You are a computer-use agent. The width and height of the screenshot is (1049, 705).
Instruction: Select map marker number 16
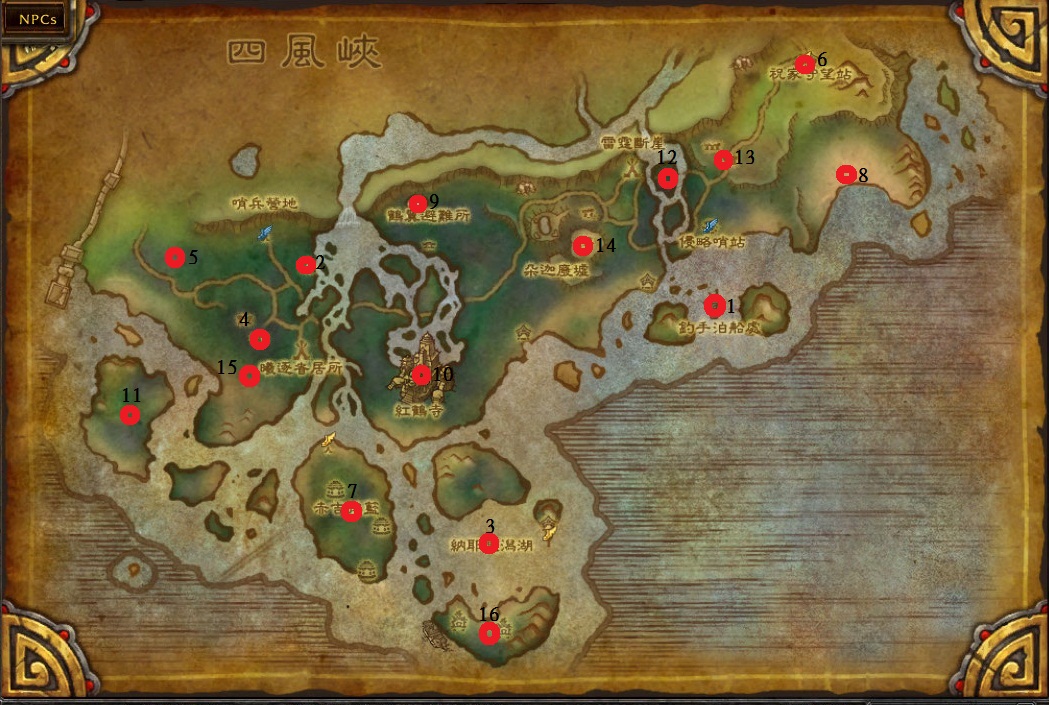tap(489, 633)
